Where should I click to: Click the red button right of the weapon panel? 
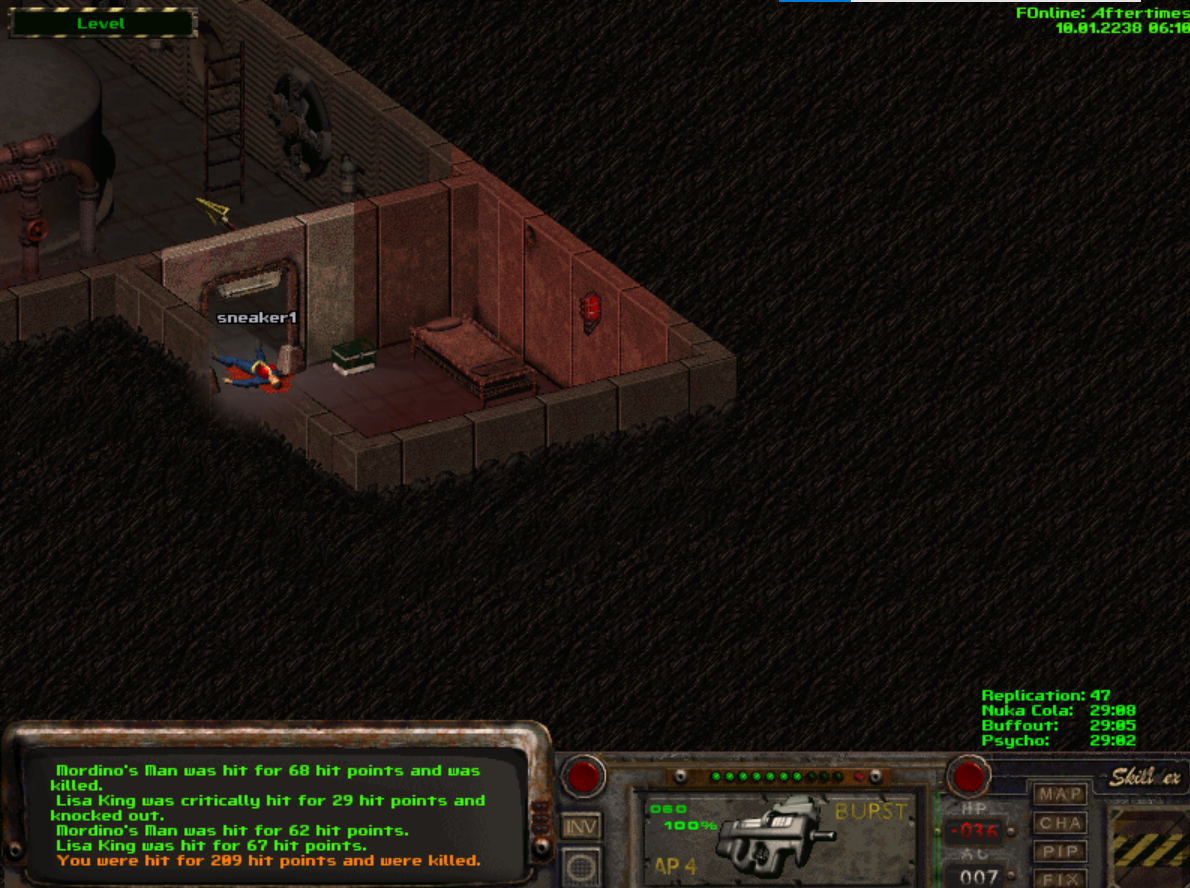[968, 776]
